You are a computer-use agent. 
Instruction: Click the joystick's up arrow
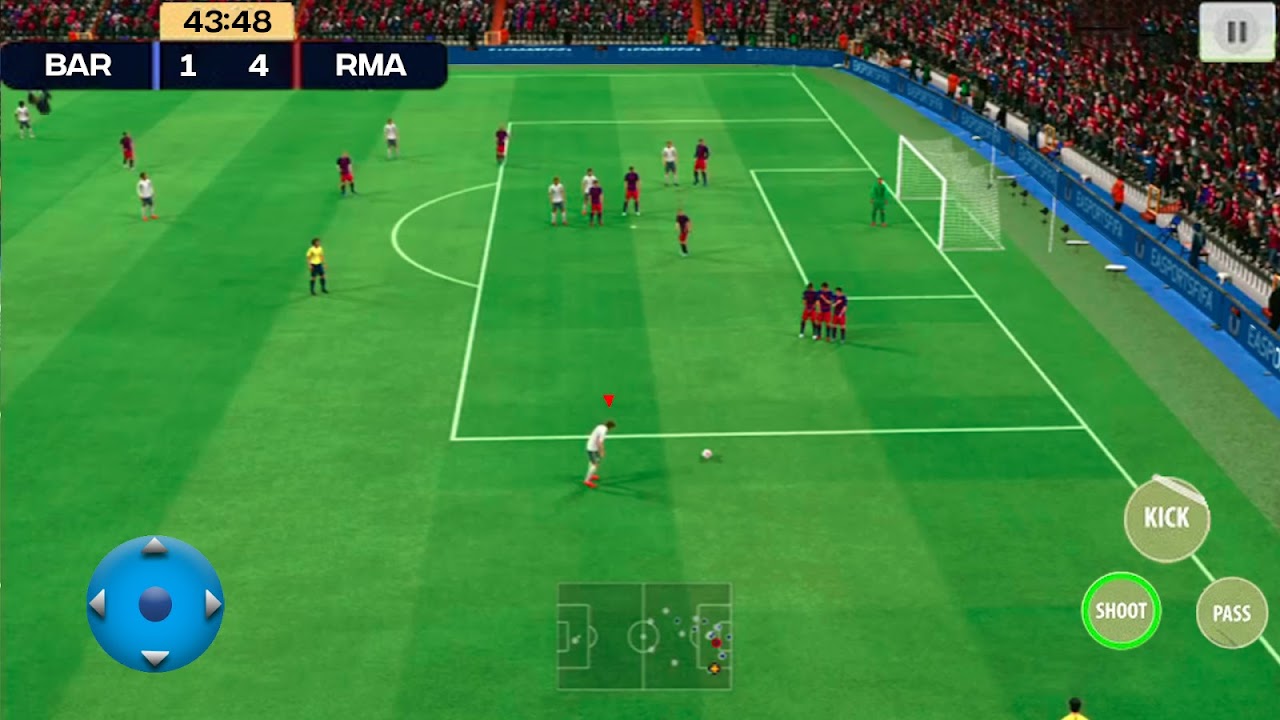154,547
